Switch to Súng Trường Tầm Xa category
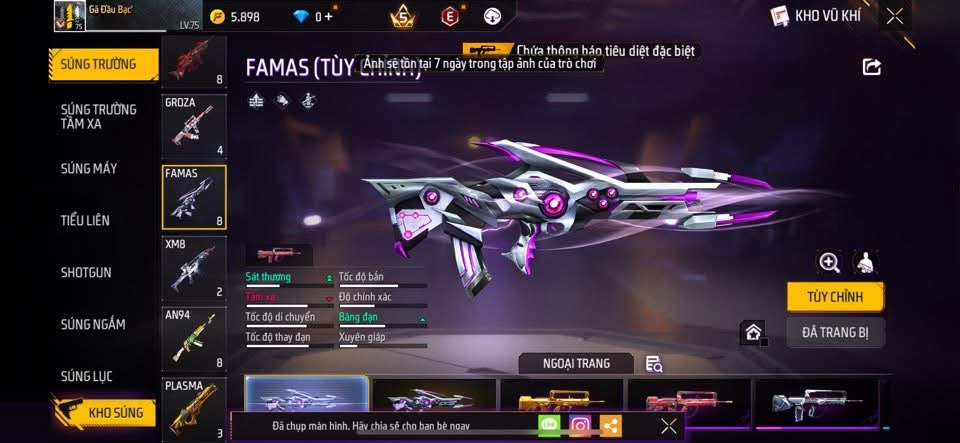Screen dimensions: 960x443 [98, 116]
